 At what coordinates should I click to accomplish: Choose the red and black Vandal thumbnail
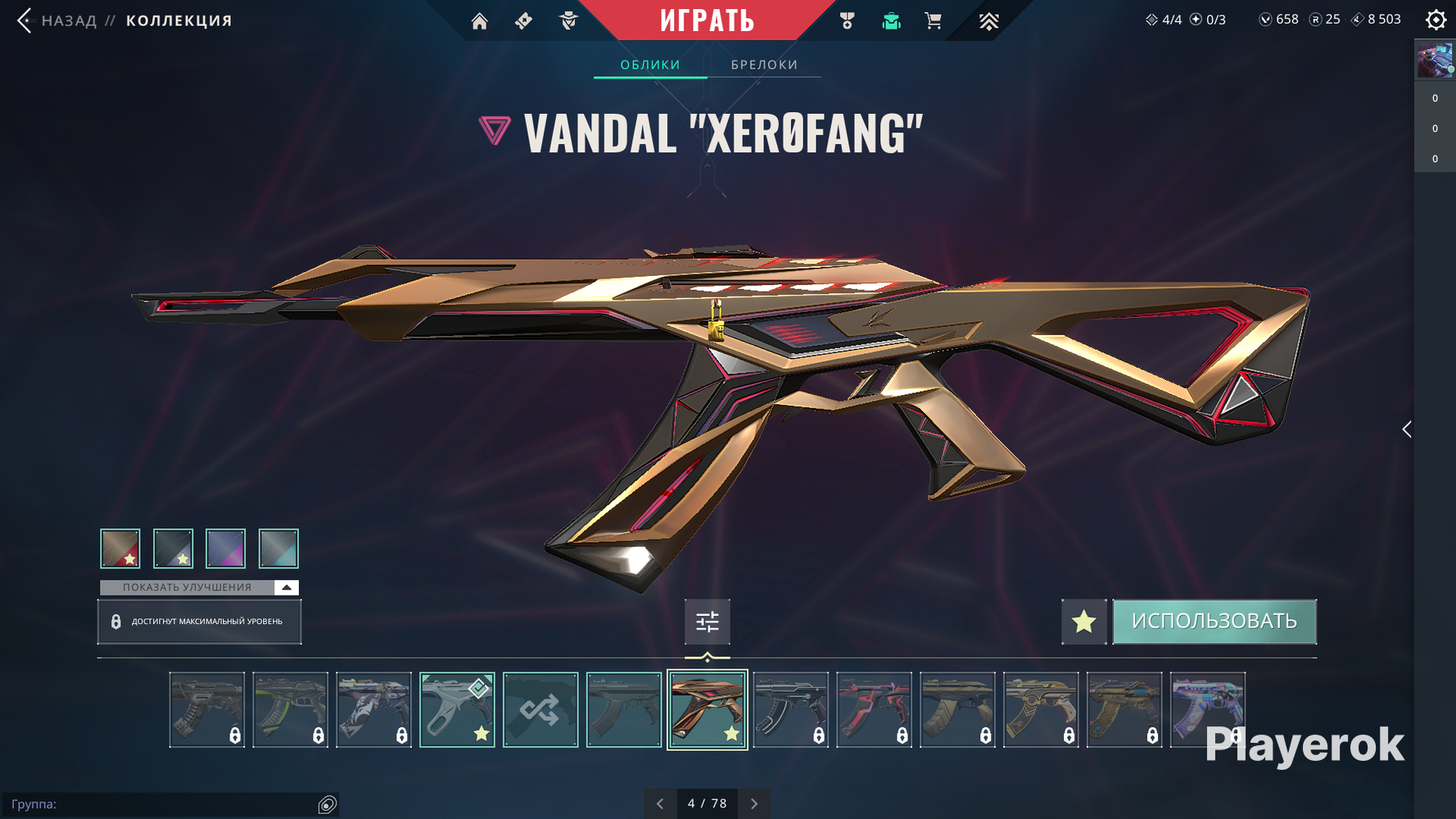[874, 709]
